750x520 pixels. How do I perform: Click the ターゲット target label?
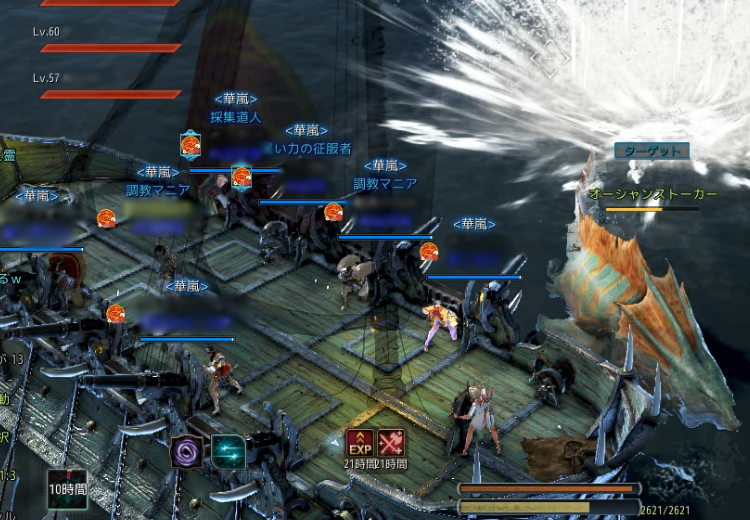click(x=652, y=151)
